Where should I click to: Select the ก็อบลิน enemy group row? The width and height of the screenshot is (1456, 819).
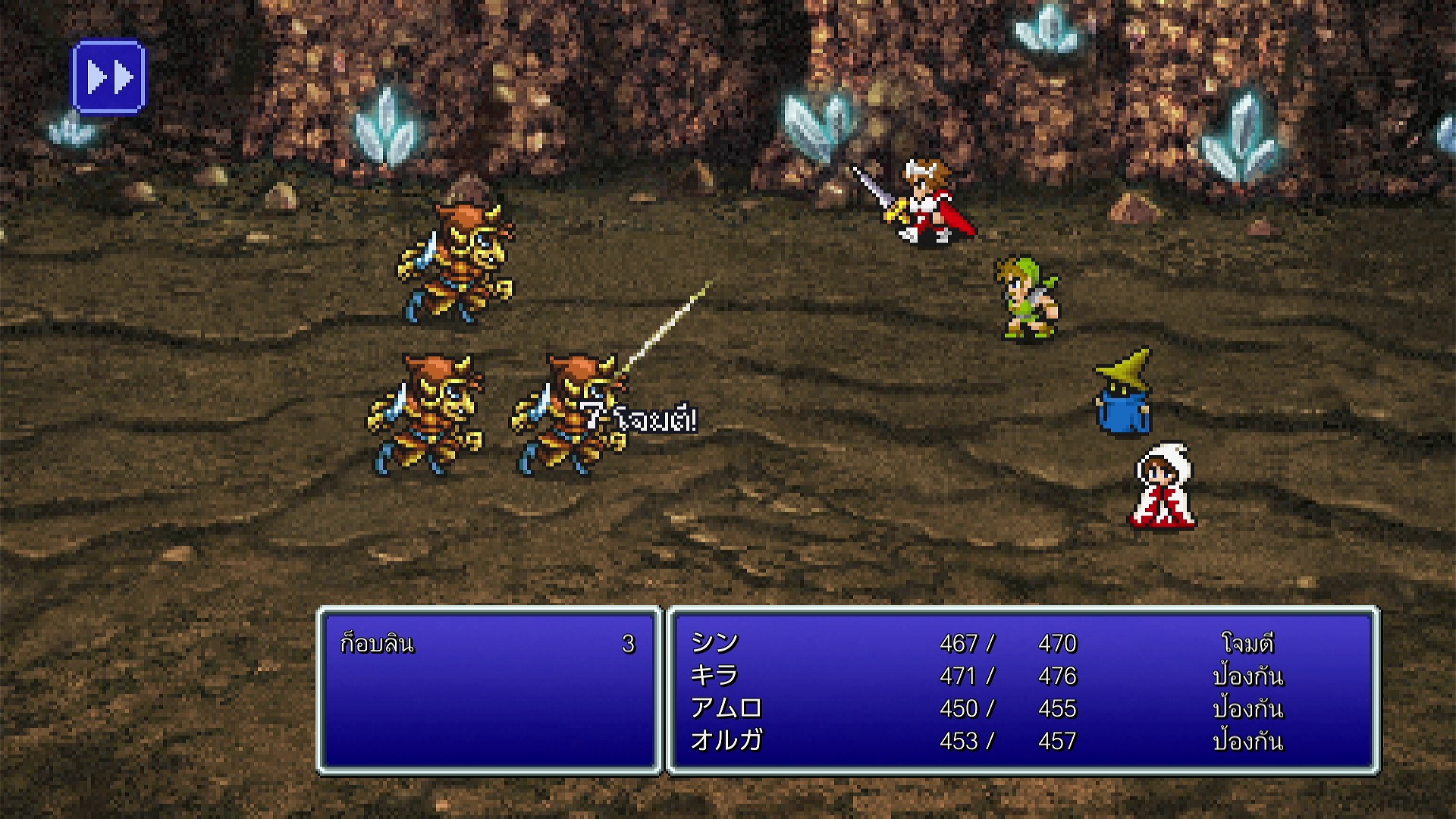[487, 644]
